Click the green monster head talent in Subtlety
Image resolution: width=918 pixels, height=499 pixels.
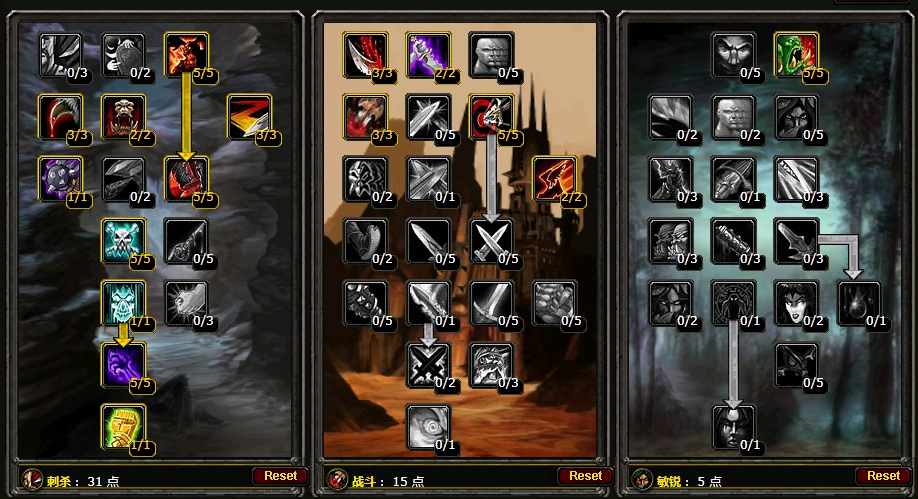[796, 54]
